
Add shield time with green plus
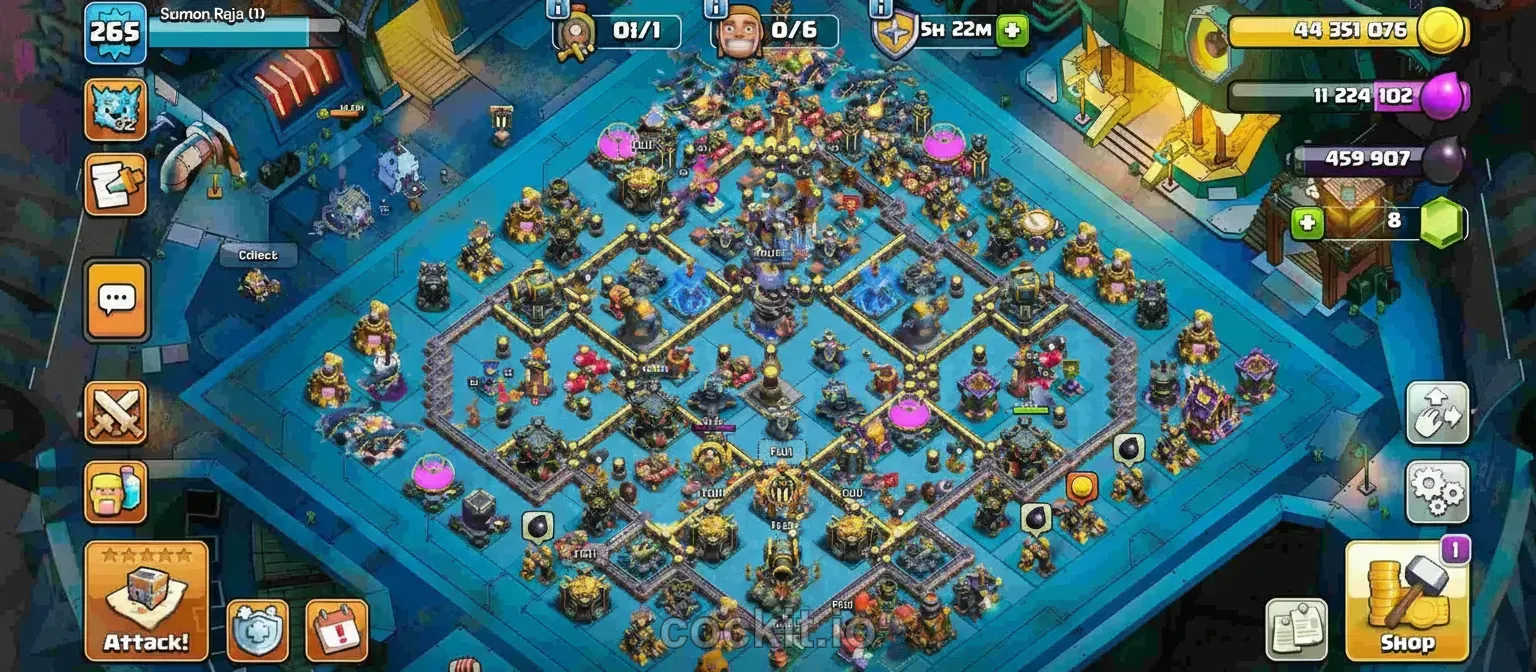[1012, 31]
